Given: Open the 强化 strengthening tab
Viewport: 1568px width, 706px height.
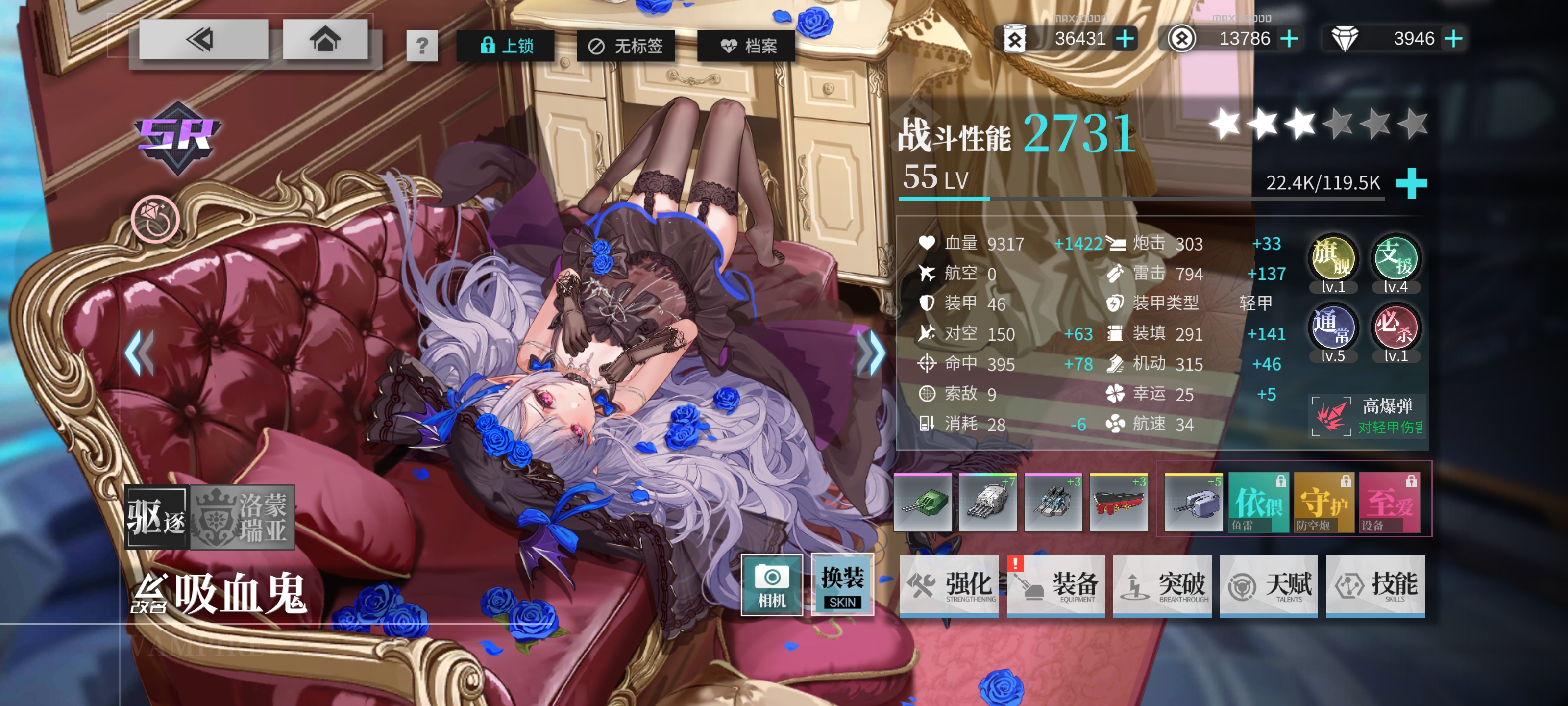Looking at the screenshot, I should point(950,586).
